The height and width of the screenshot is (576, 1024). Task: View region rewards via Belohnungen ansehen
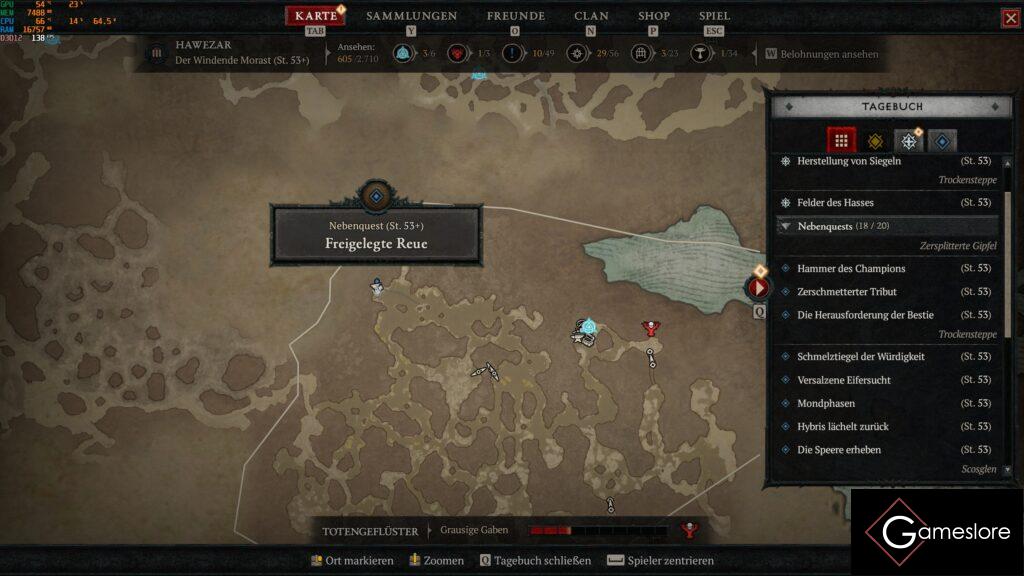click(x=829, y=54)
